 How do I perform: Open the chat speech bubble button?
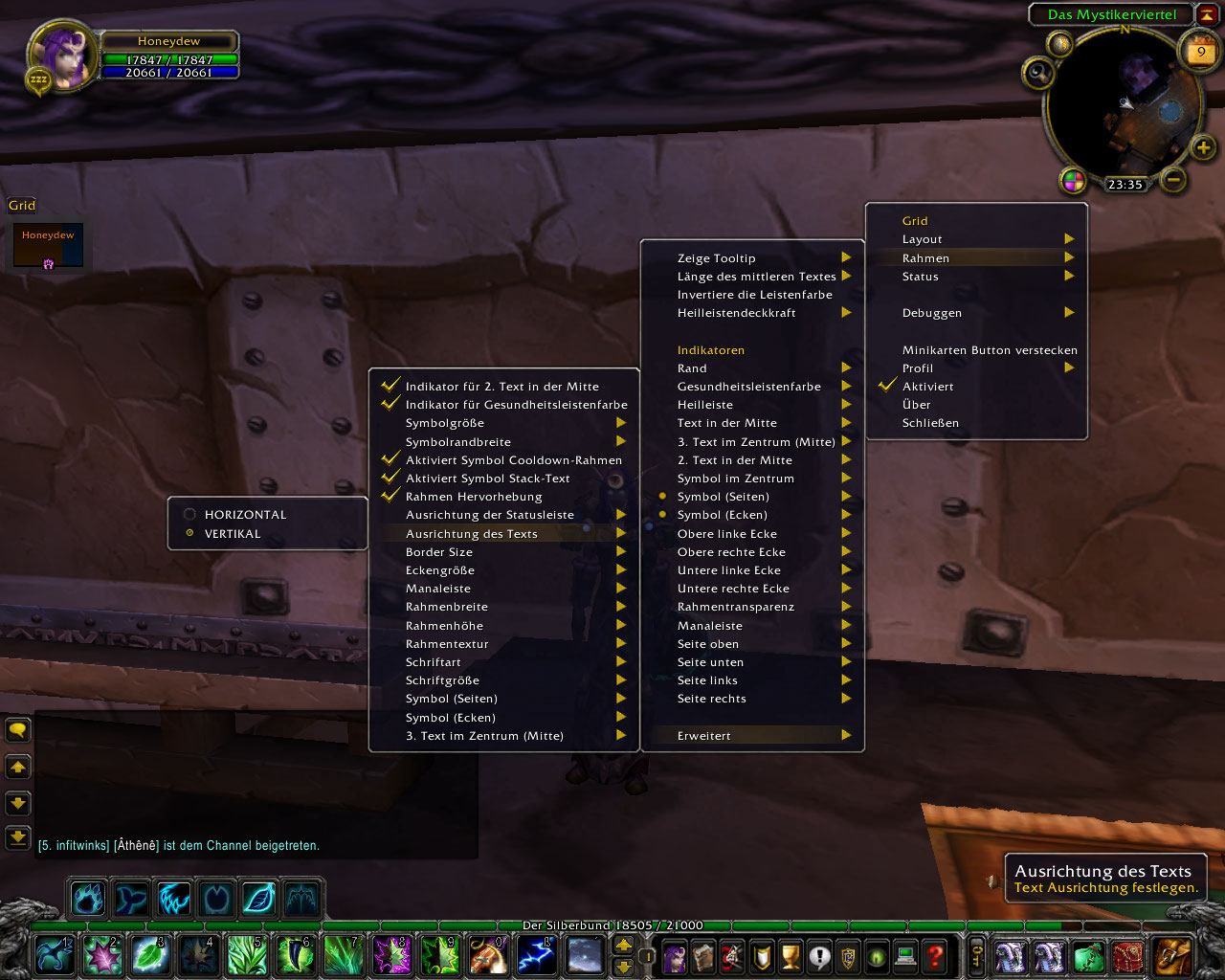18,731
